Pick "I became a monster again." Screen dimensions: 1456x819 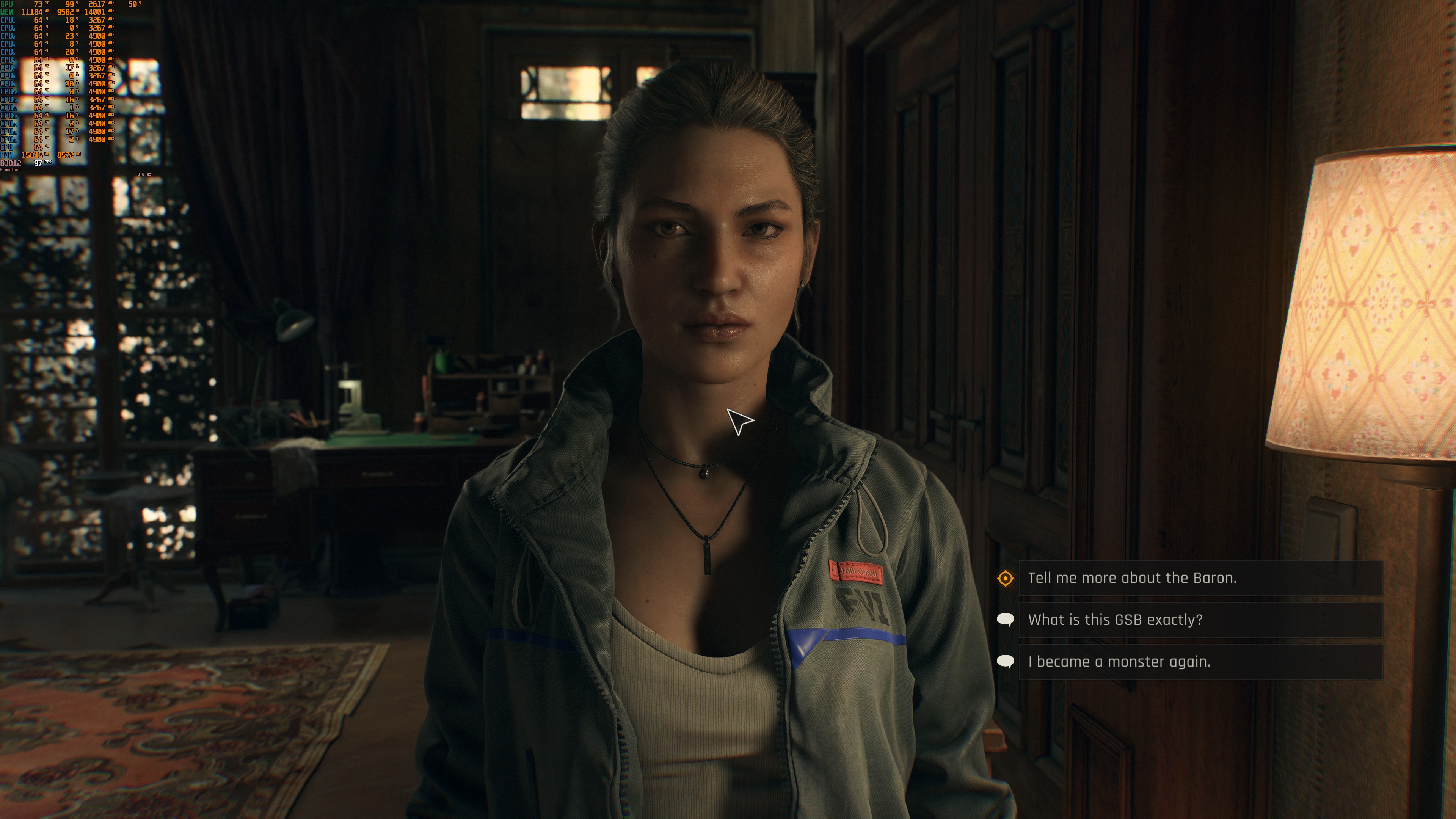click(1119, 661)
